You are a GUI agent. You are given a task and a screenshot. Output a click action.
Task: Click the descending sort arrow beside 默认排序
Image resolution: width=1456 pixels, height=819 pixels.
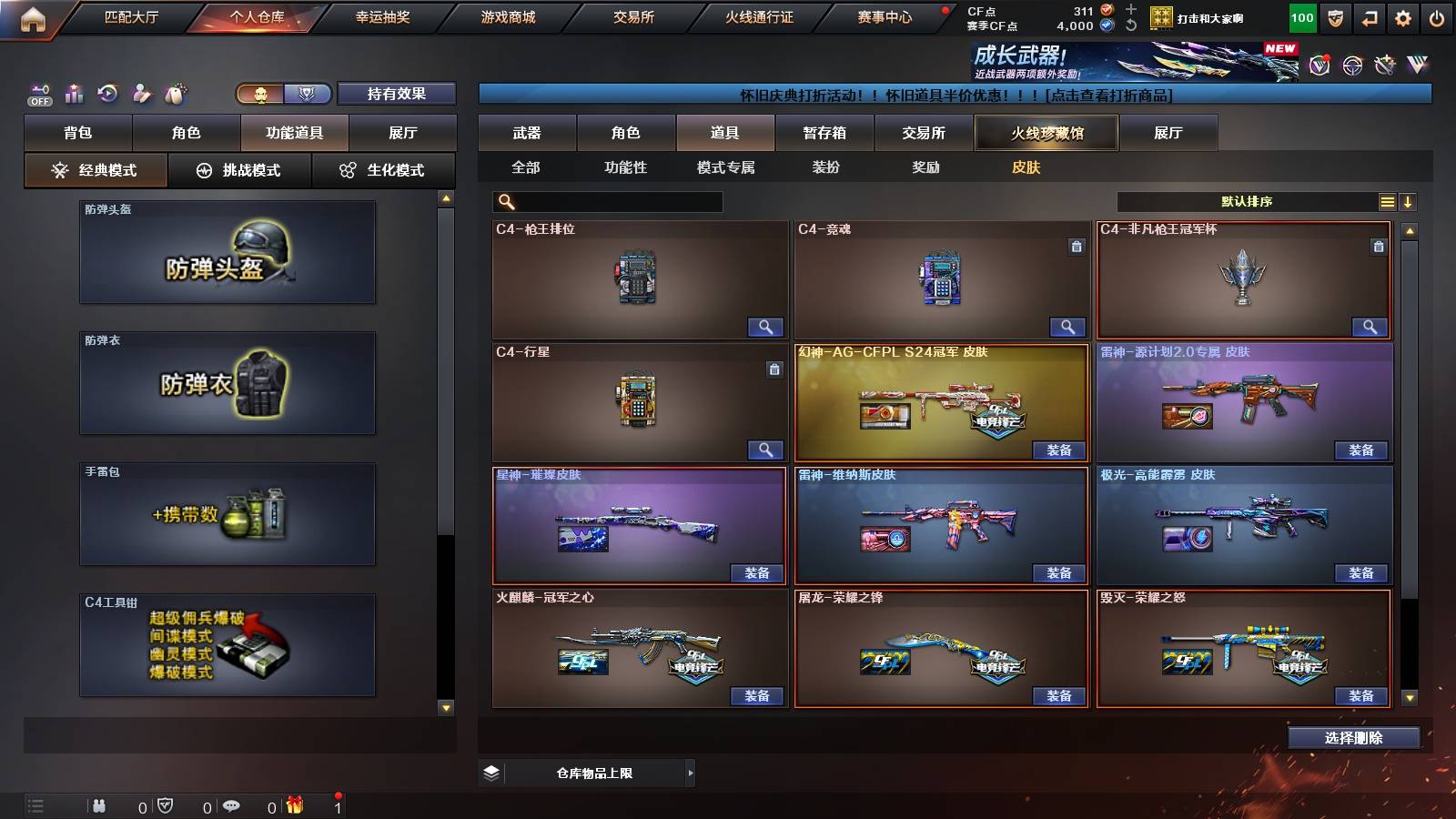(x=1410, y=201)
